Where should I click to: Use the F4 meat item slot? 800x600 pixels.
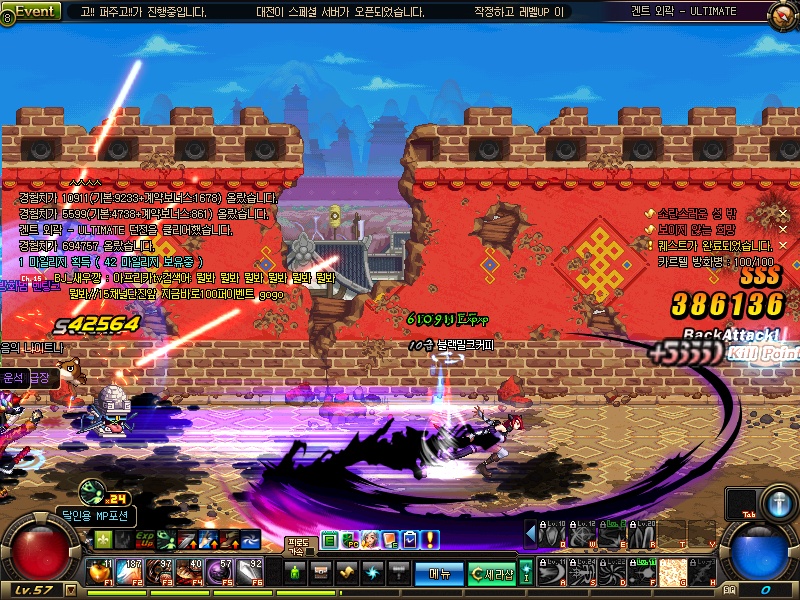(x=190, y=573)
